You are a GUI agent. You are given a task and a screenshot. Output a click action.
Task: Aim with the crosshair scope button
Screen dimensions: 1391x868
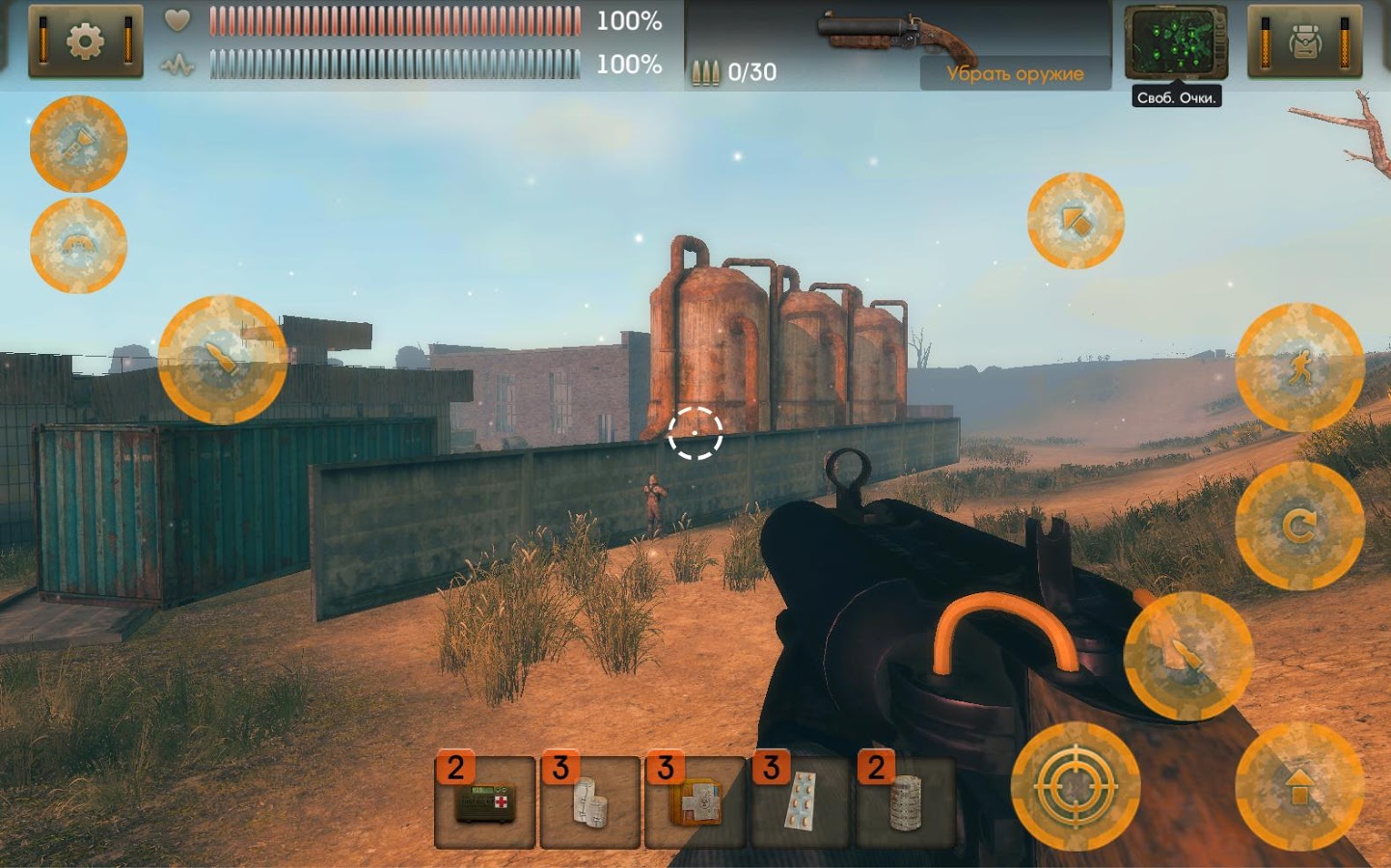1075,787
